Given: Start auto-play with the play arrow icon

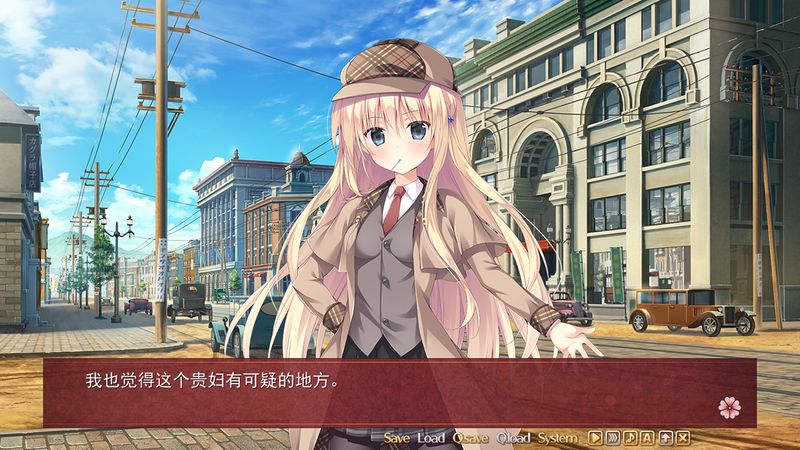Looking at the screenshot, I should pyautogui.click(x=594, y=438).
